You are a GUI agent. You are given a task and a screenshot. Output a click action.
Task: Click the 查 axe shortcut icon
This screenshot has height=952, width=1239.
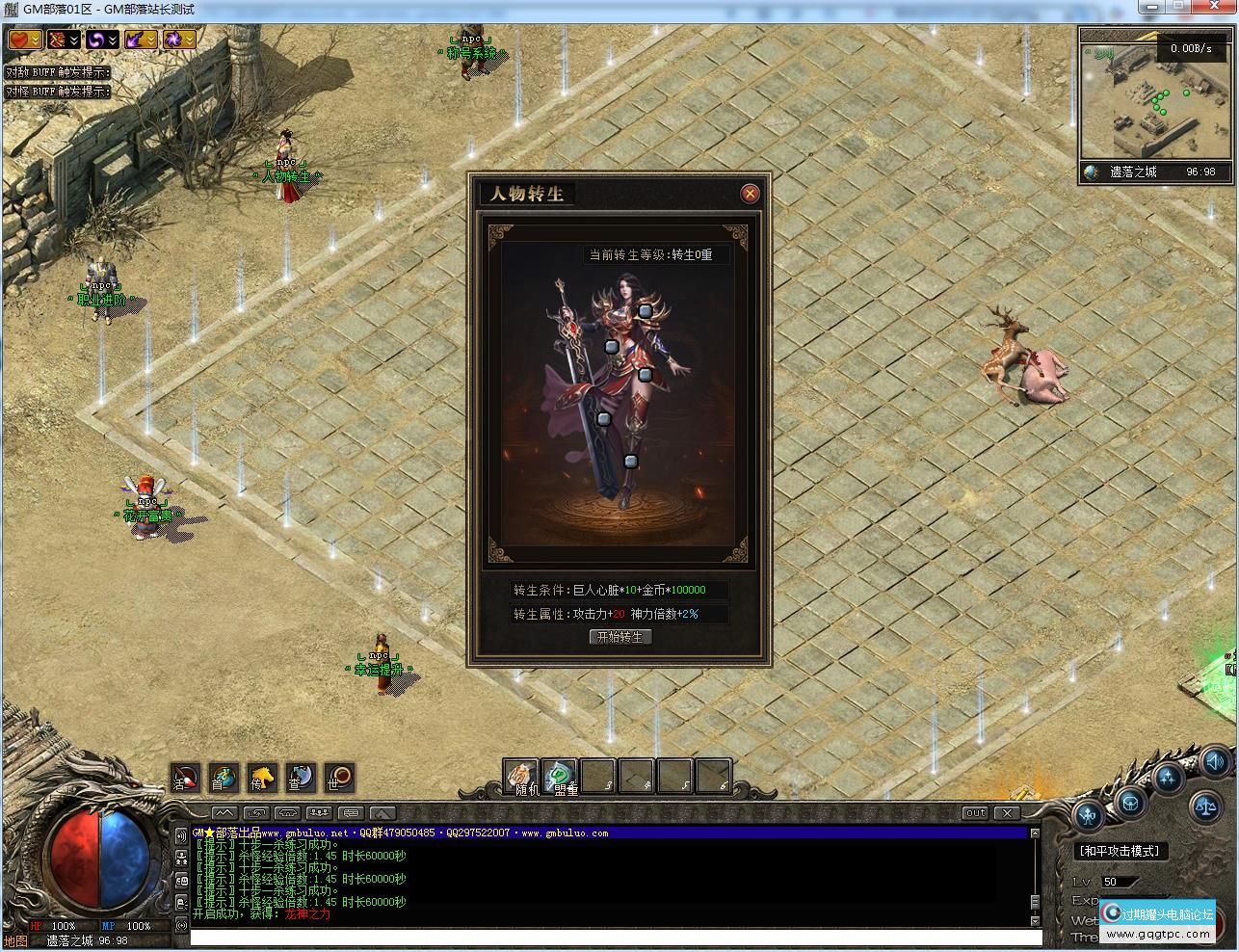pos(301,778)
